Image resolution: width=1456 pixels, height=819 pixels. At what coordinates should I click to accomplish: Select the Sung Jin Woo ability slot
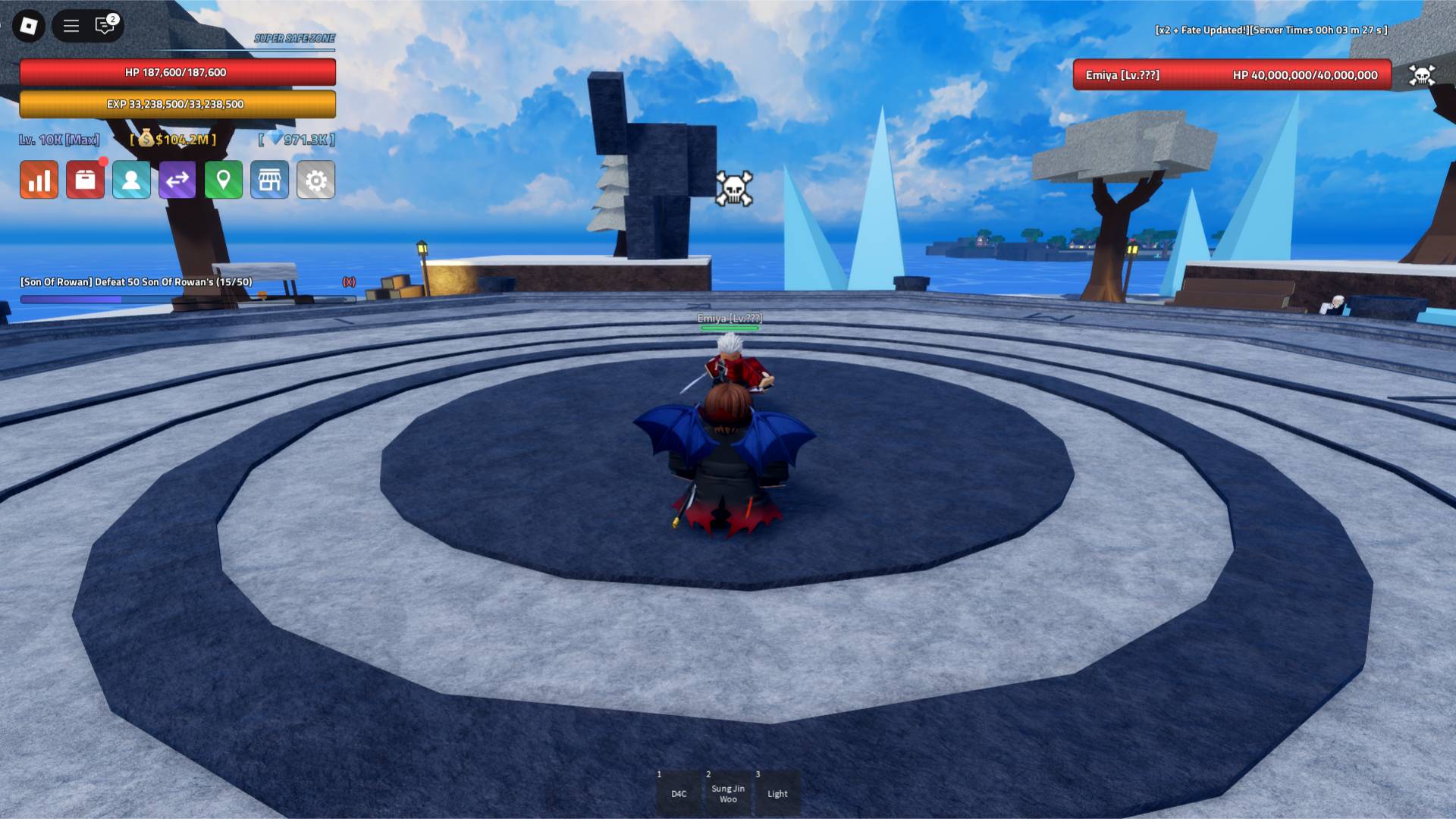[x=728, y=793]
